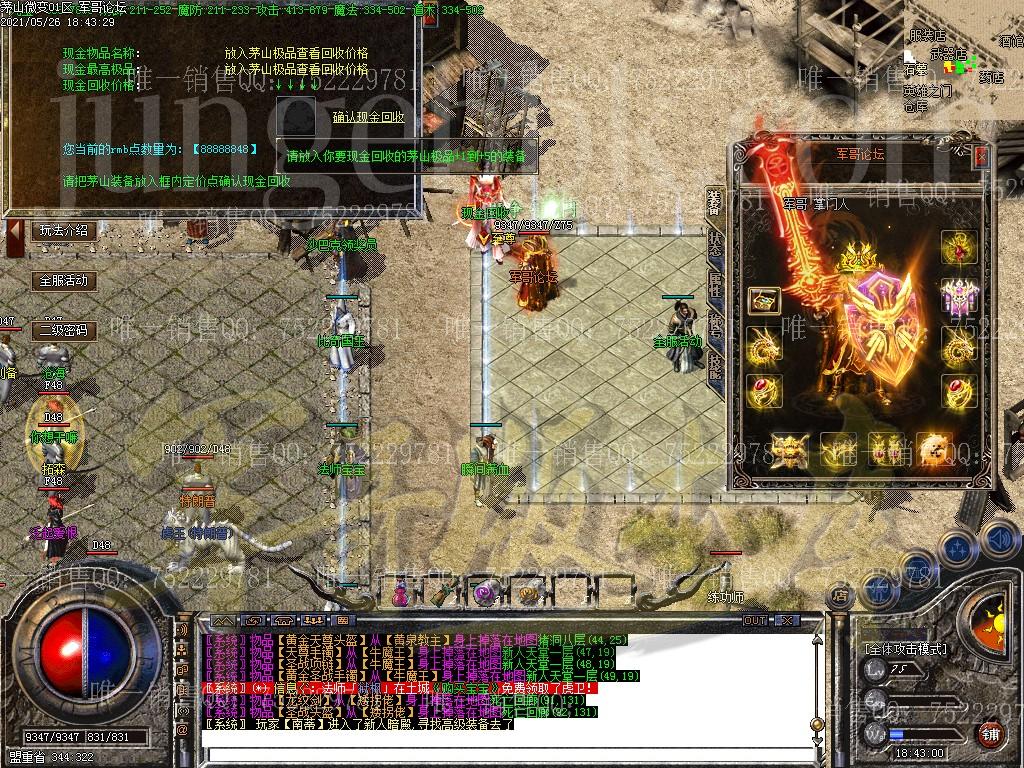Image resolution: width=1024 pixels, height=768 pixels.
Task: Switch to the 属性 attributes tab
Action: [715, 284]
